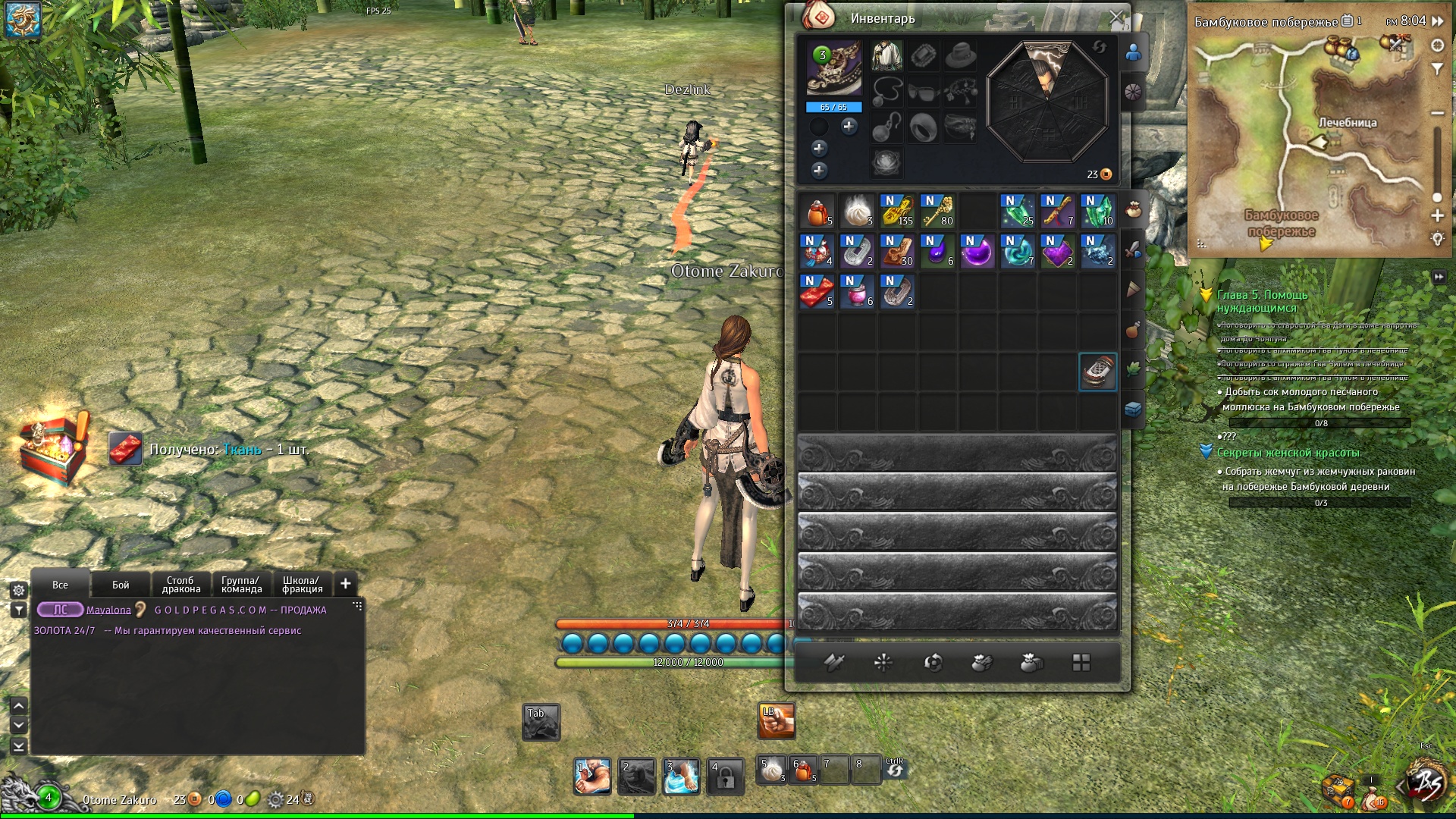Use the fist skill labeled LB
The height and width of the screenshot is (819, 1456).
coord(776,720)
